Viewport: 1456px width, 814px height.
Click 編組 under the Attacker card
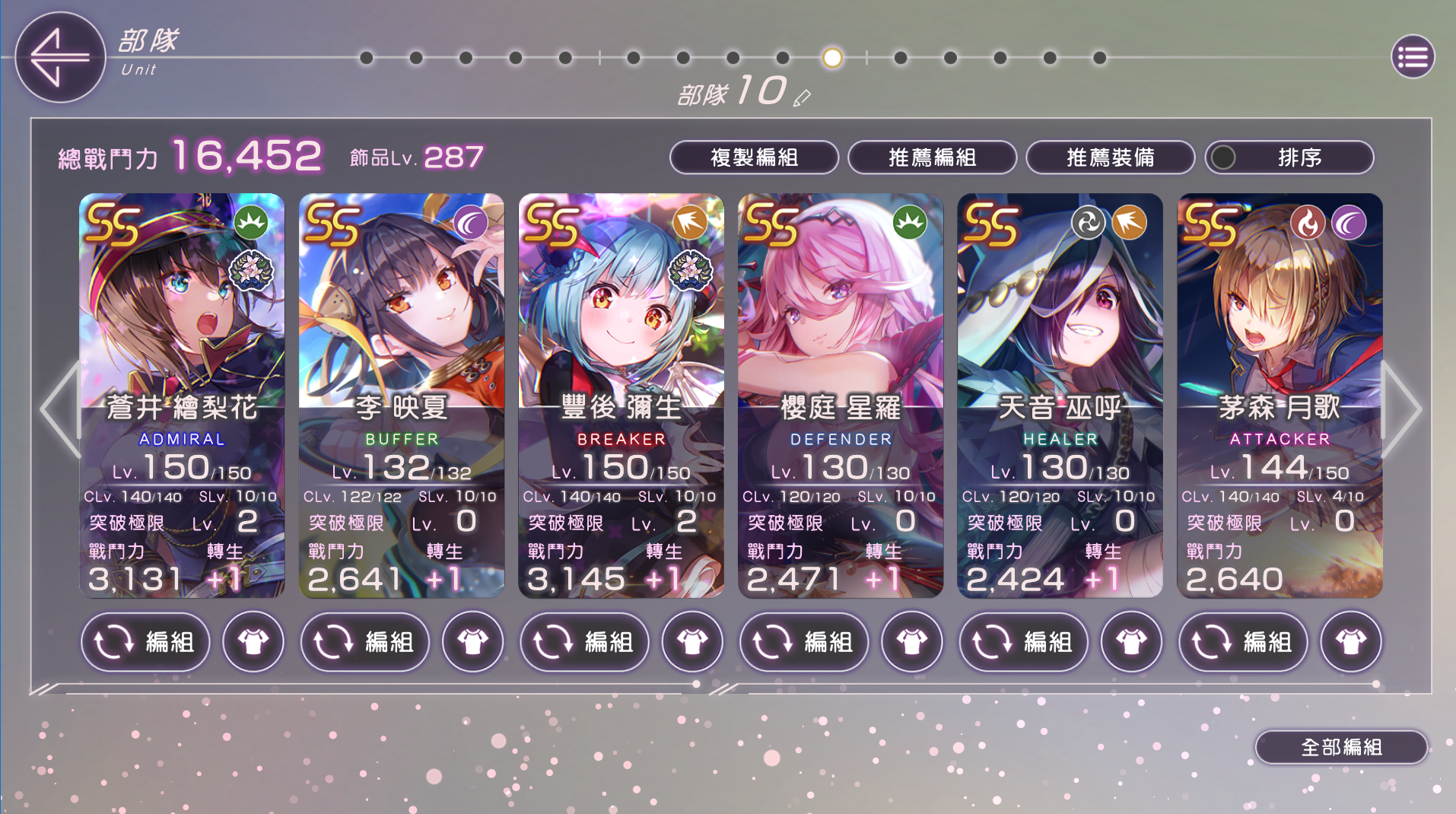coord(1243,642)
